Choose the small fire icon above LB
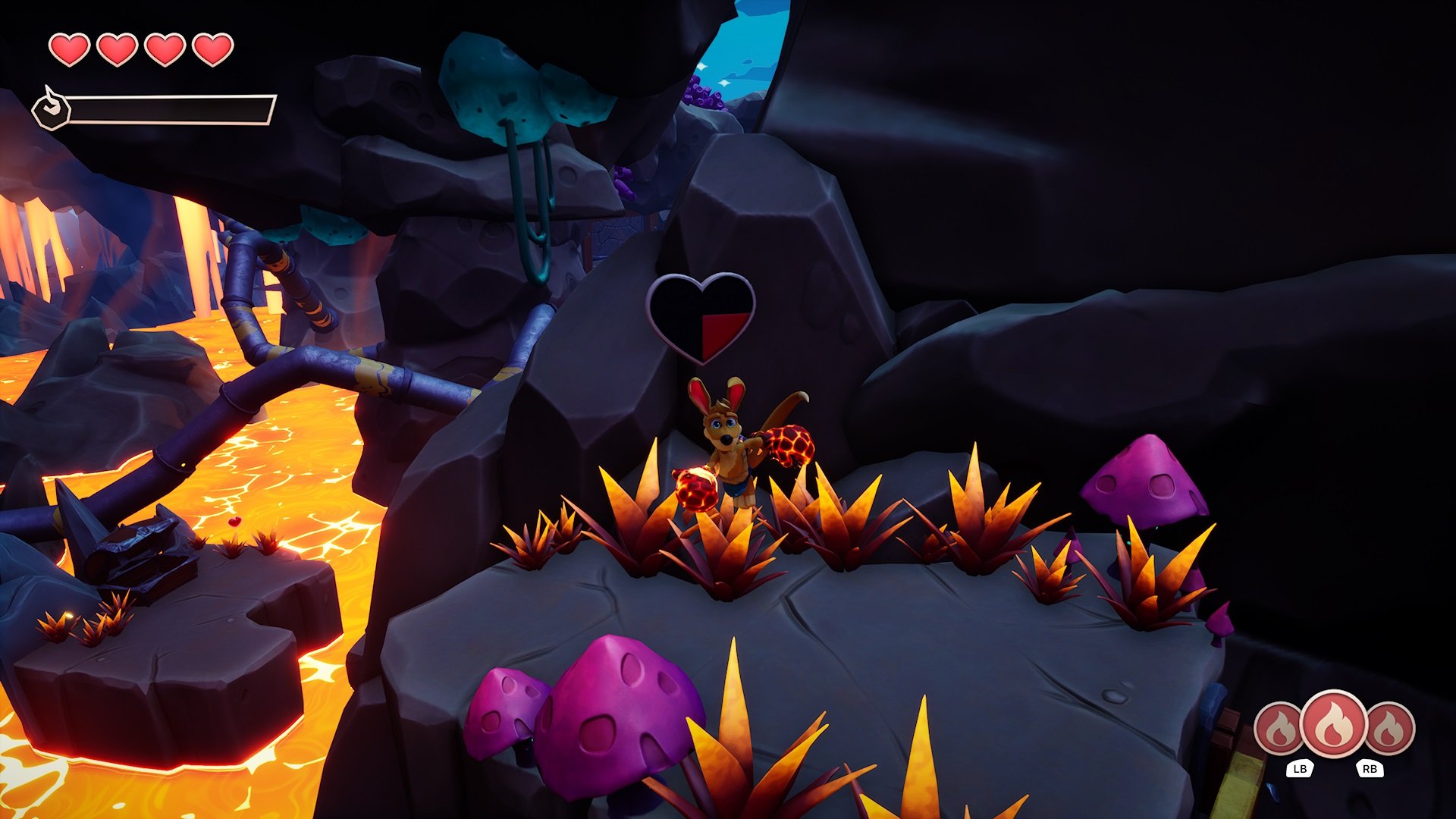 click(x=1280, y=730)
